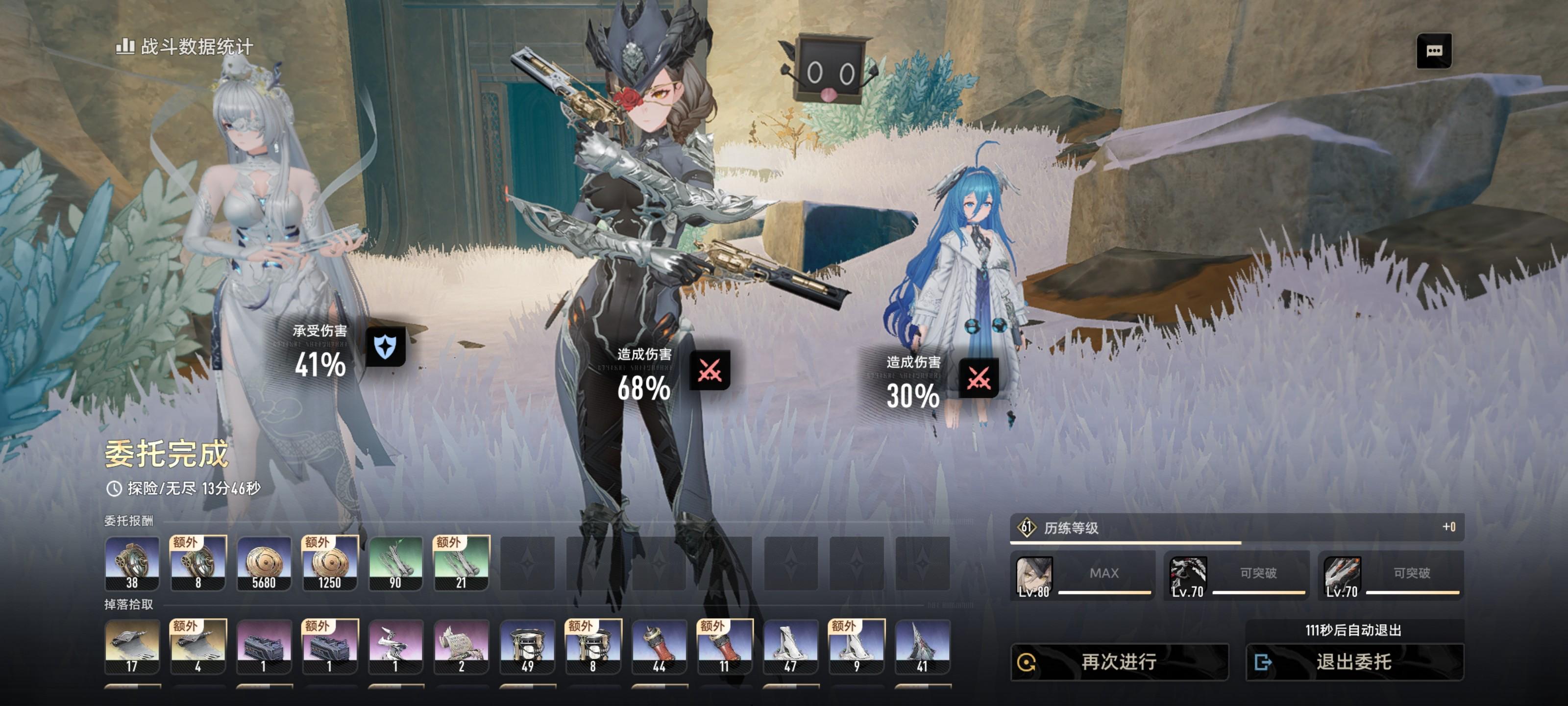Screen dimensions: 1568x706
Task: Open the Lv.80 MAX character portrait
Action: (x=1033, y=576)
